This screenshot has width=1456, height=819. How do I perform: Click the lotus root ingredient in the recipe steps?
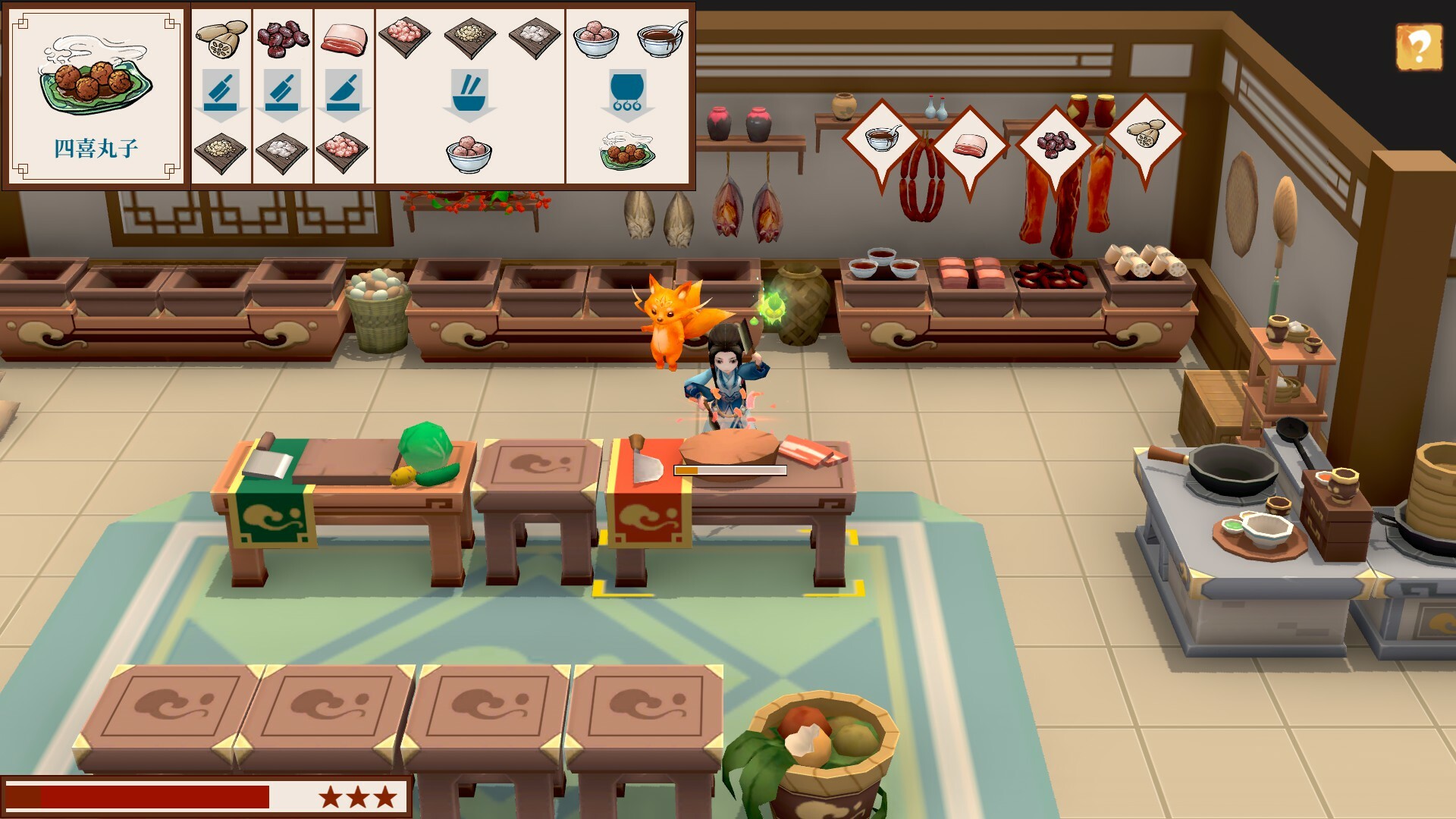click(x=221, y=39)
